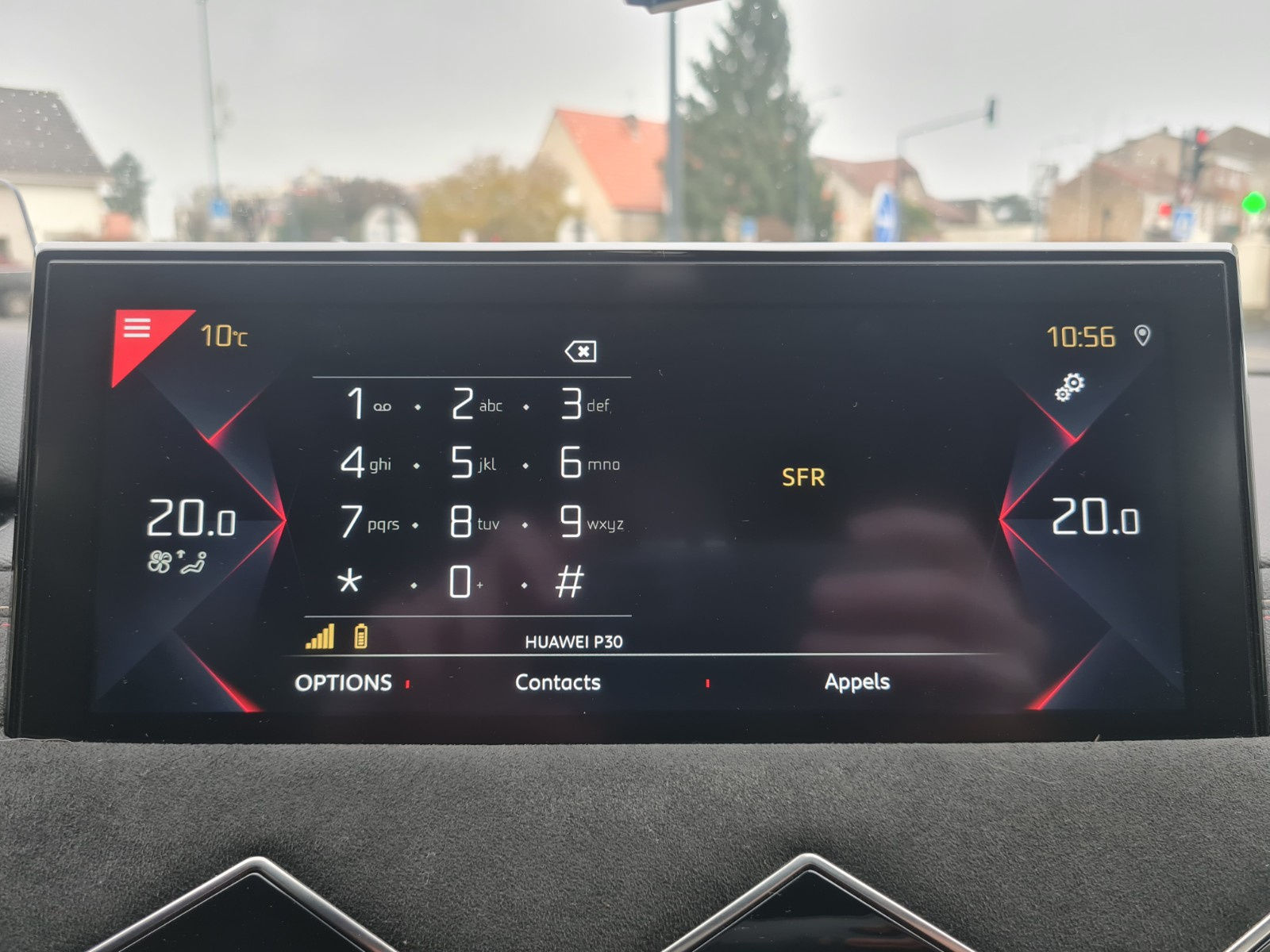Open the gears settings icon

[x=1069, y=386]
